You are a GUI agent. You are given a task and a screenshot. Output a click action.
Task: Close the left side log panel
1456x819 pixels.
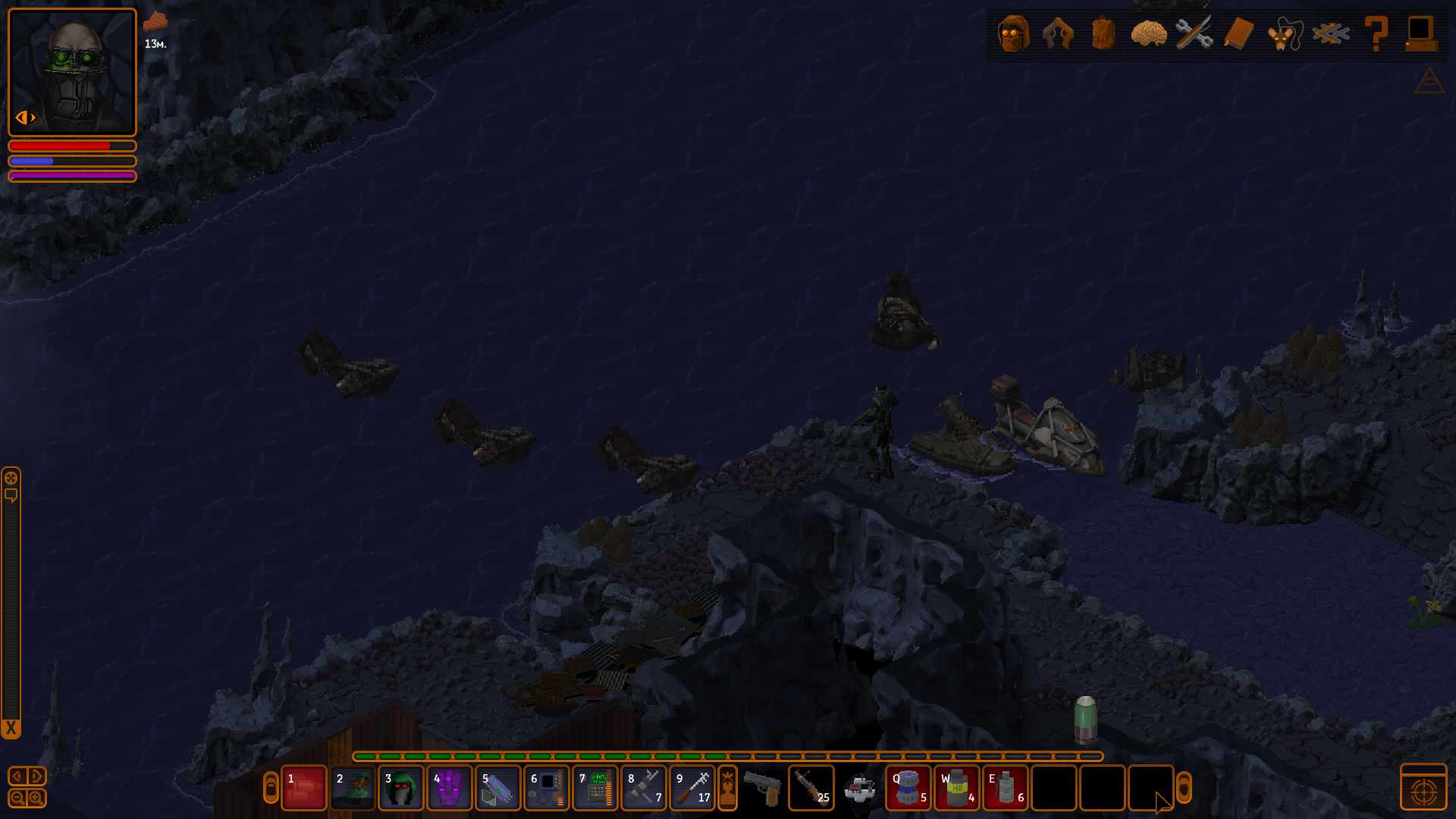pos(11,729)
